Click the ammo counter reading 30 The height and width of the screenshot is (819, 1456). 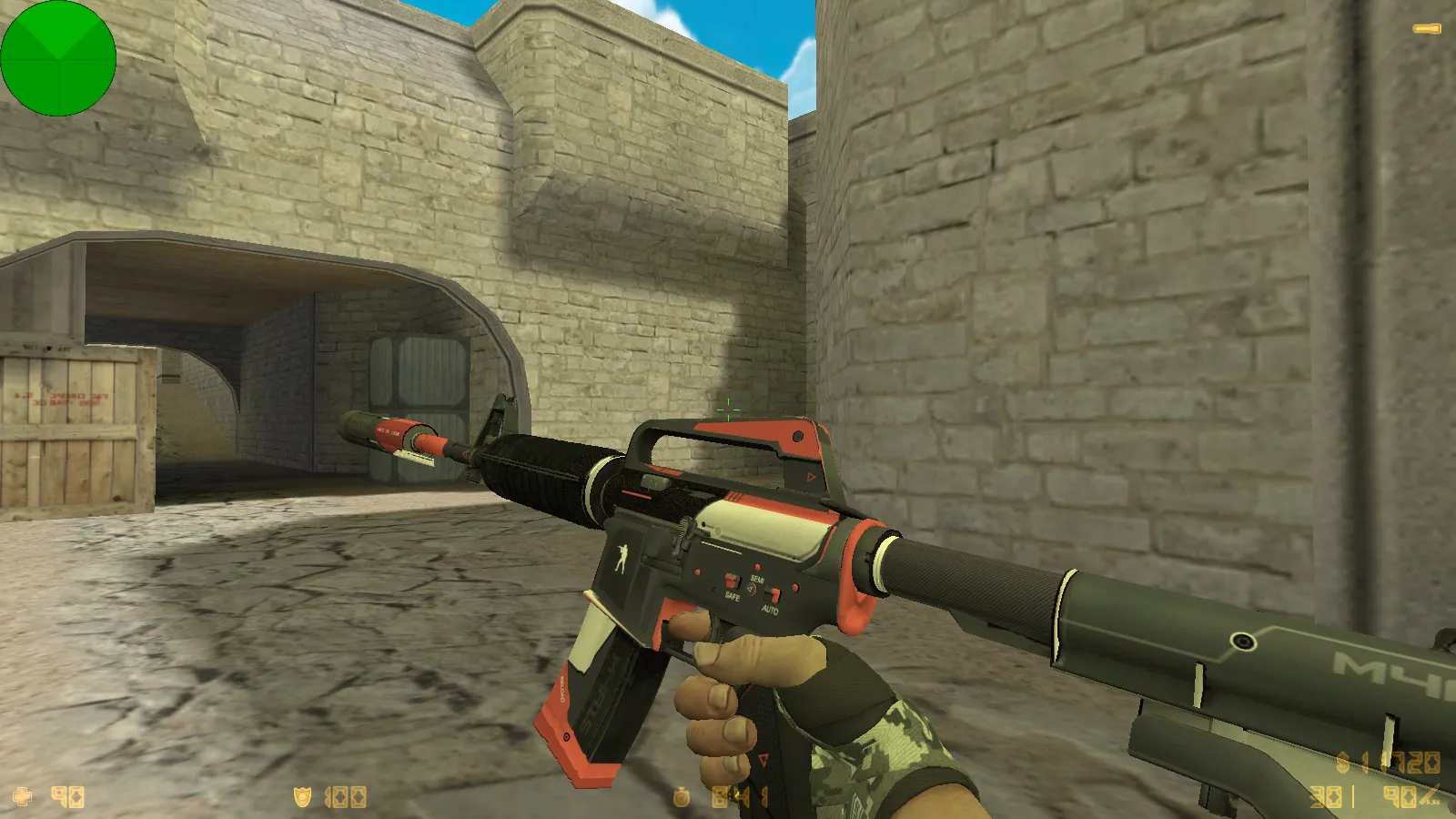[1324, 796]
